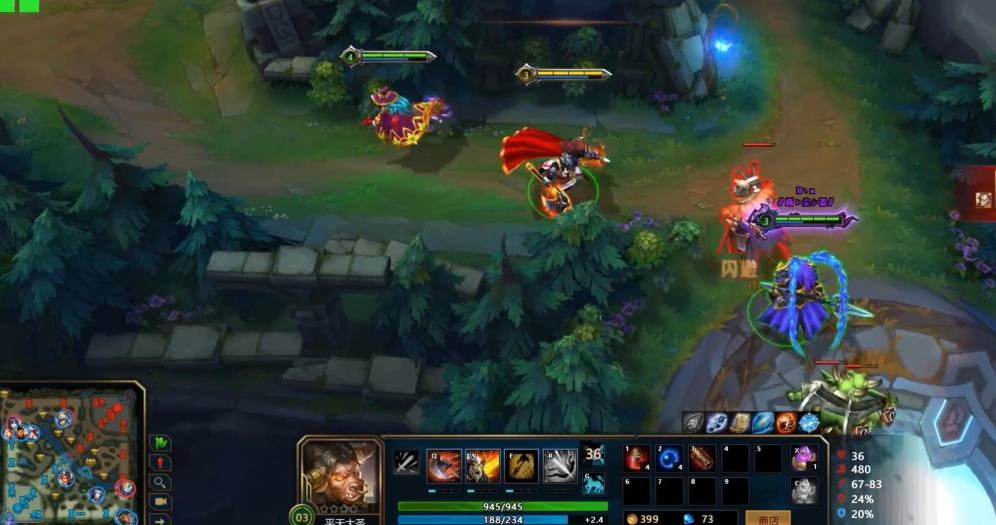Cast the W flaming warrior ability
The height and width of the screenshot is (525, 996).
[482, 466]
